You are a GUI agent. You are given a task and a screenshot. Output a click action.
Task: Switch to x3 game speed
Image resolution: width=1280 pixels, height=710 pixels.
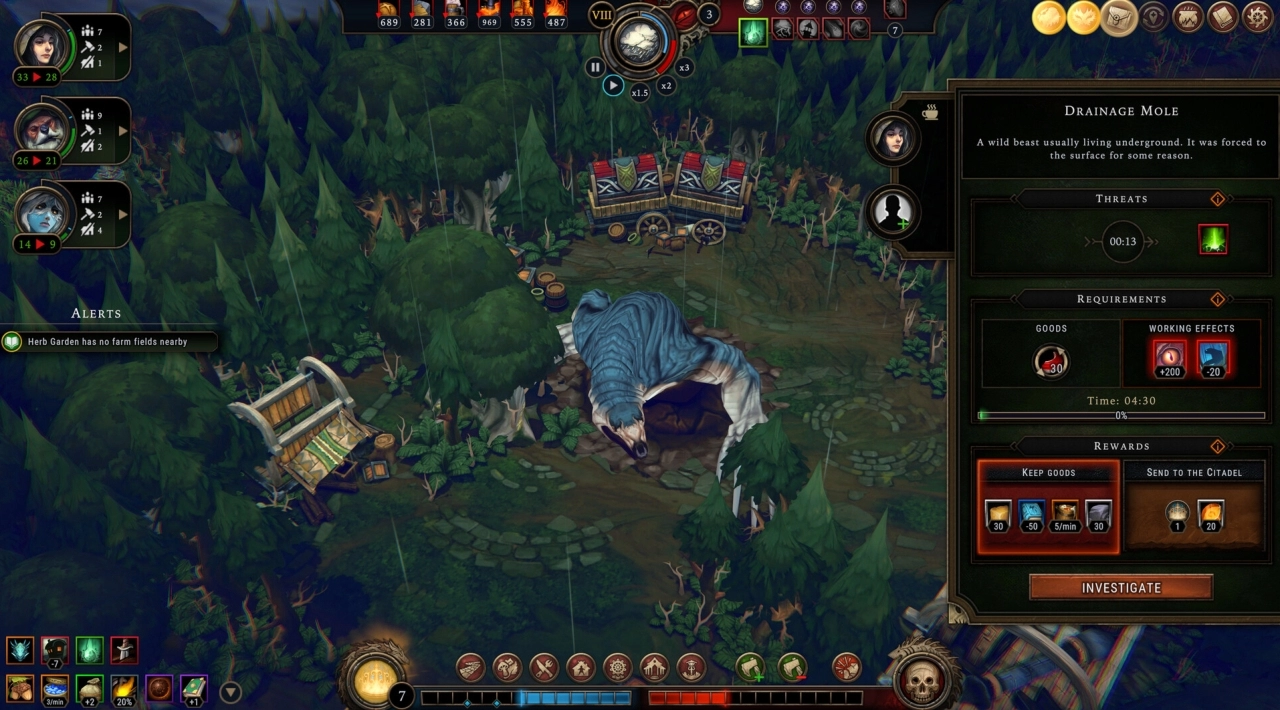684,68
